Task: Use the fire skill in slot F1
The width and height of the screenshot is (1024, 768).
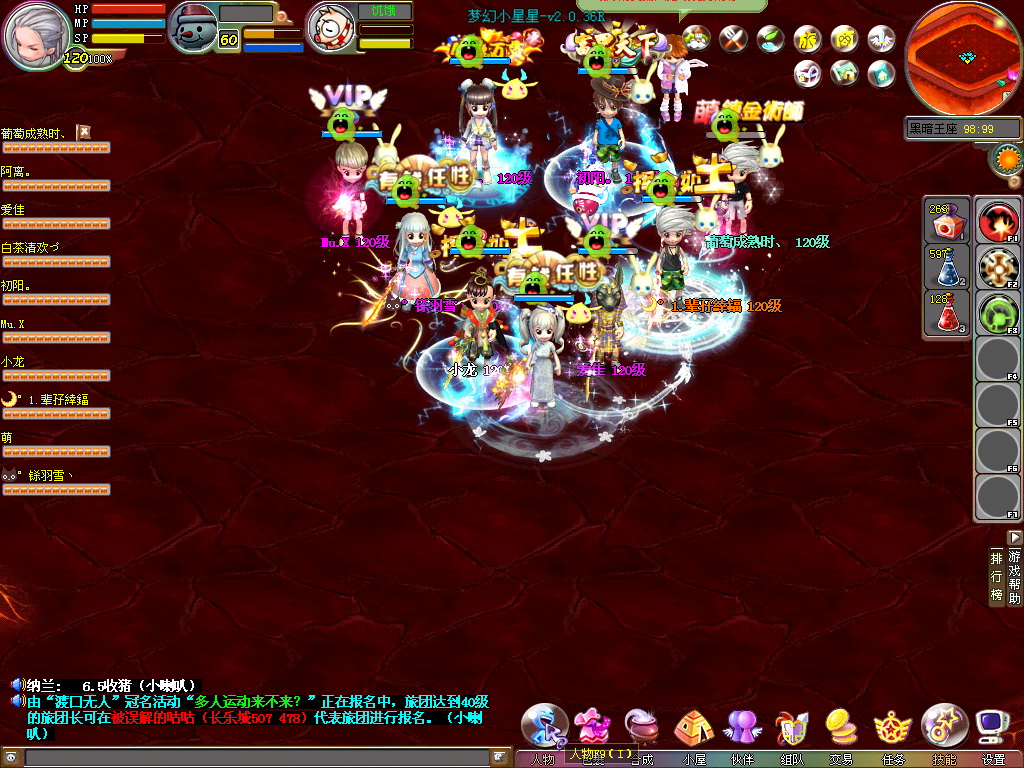Action: [x=997, y=222]
